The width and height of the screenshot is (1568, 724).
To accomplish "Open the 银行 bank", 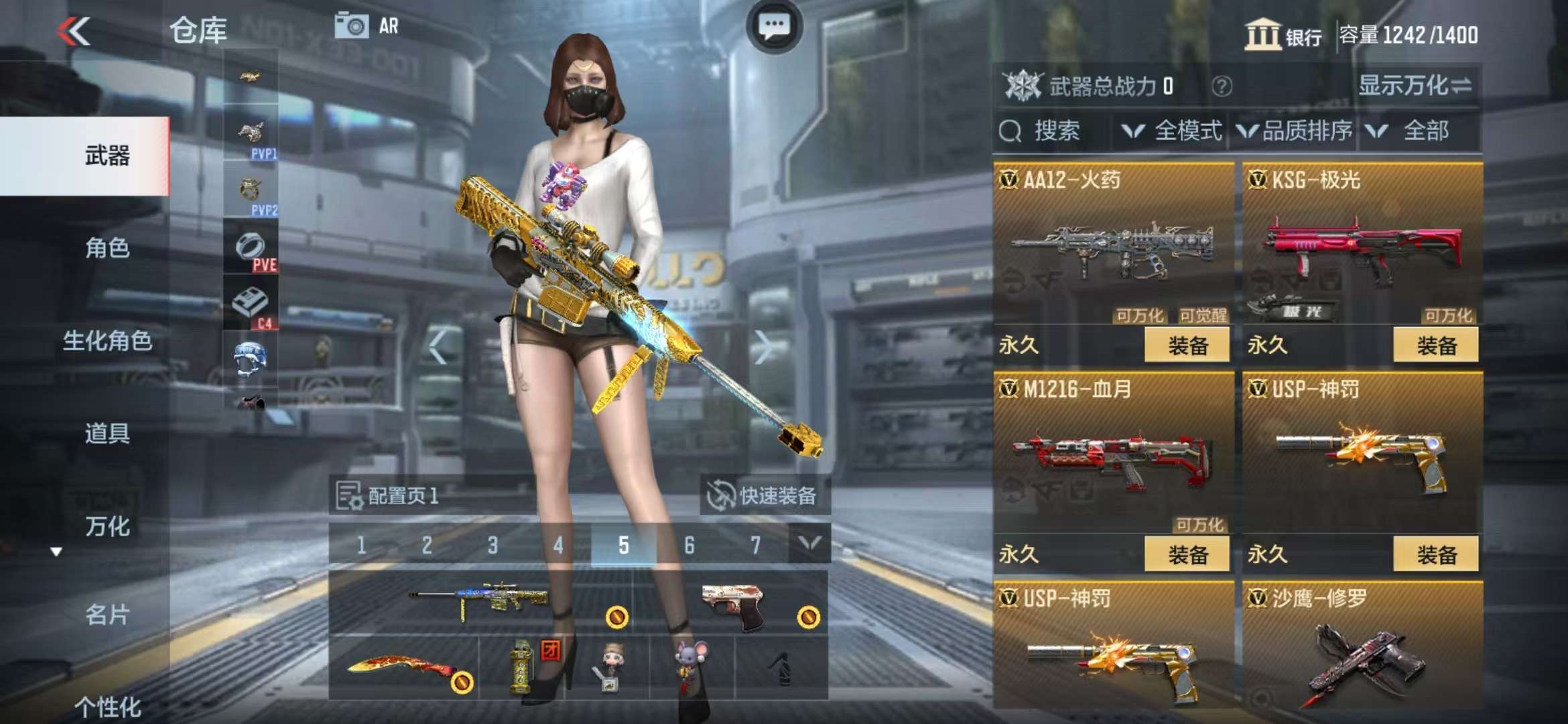I will coord(1283,35).
